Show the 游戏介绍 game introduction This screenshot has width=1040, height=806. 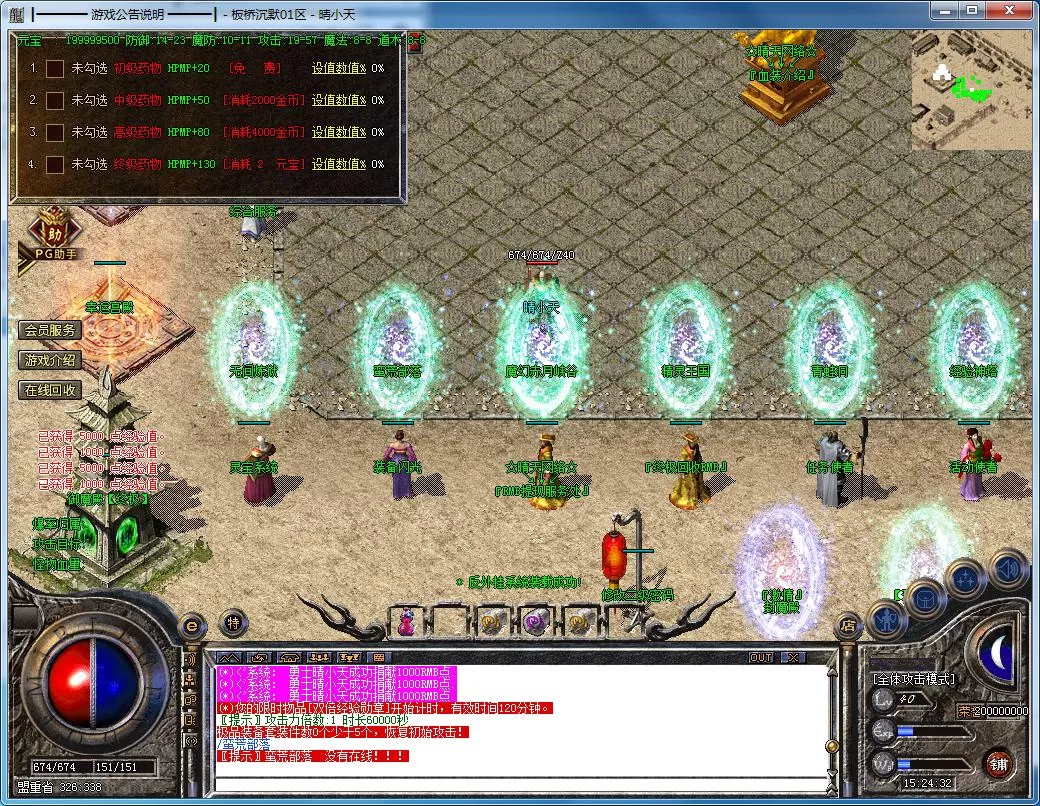(50, 360)
